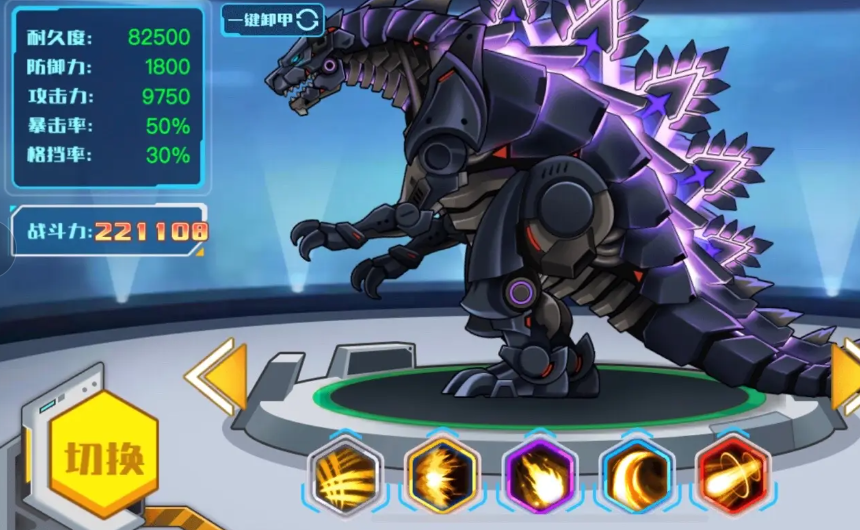Use the orange-rimmed fiery burst skill
860x530 pixels.
point(442,476)
